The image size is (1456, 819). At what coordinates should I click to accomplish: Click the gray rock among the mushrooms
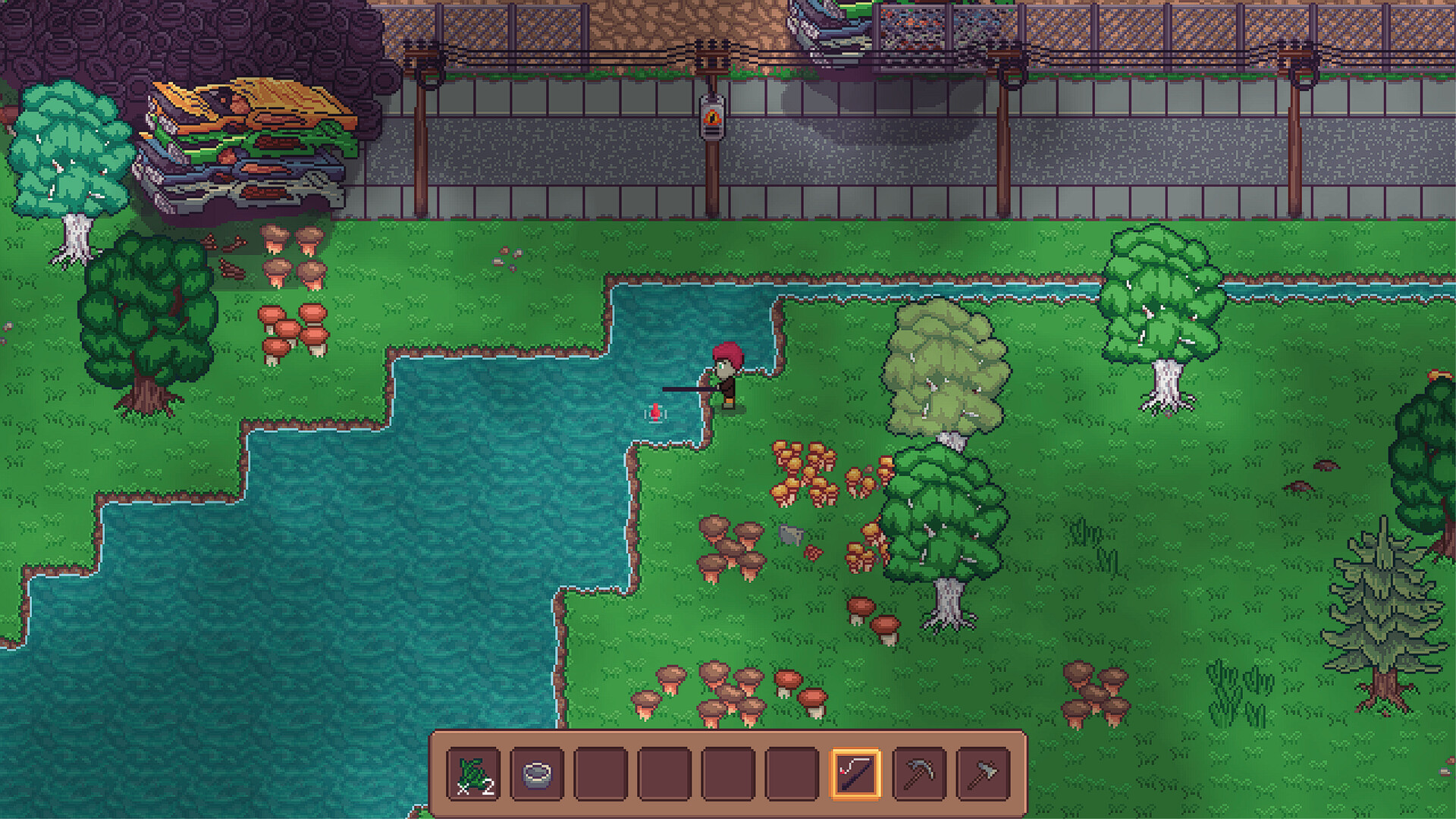790,535
